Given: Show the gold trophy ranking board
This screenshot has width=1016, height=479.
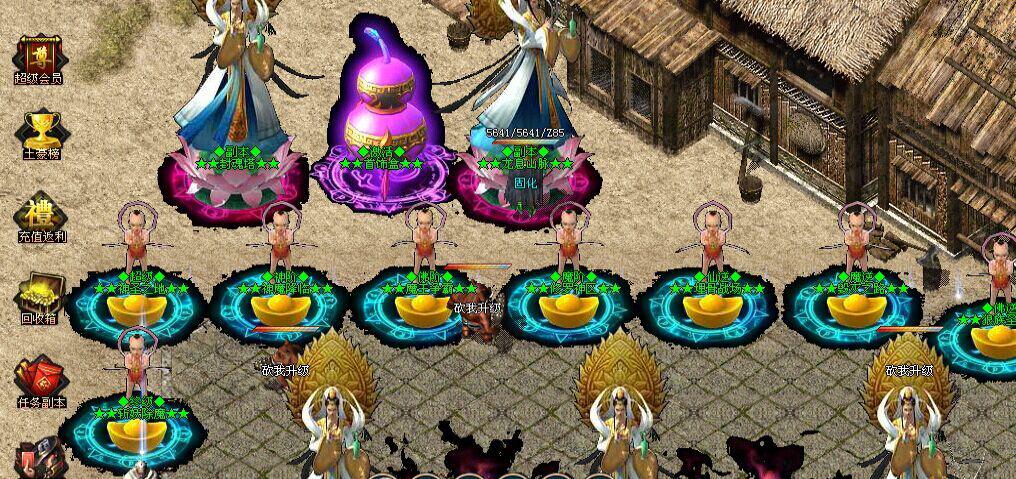Looking at the screenshot, I should pos(40,133).
